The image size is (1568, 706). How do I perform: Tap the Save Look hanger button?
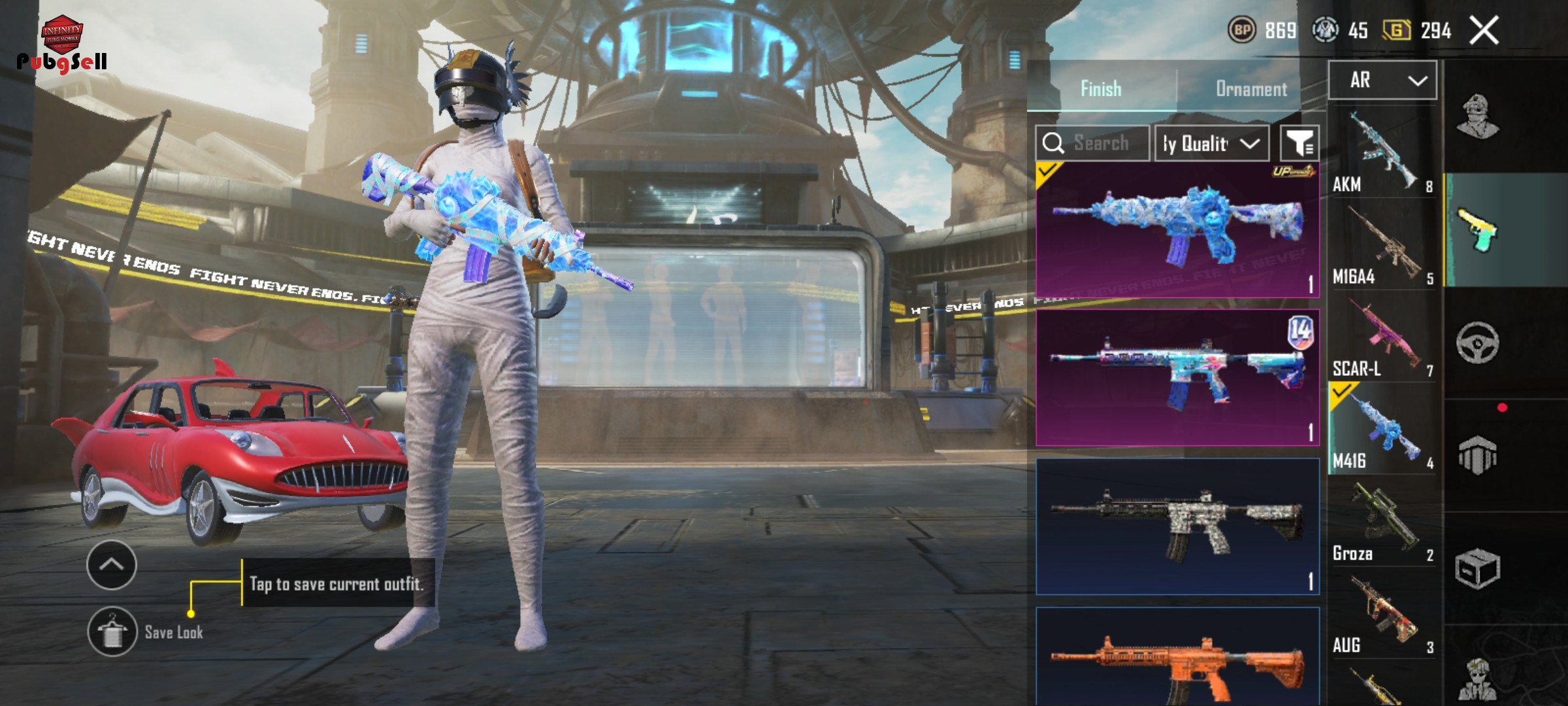[x=112, y=631]
